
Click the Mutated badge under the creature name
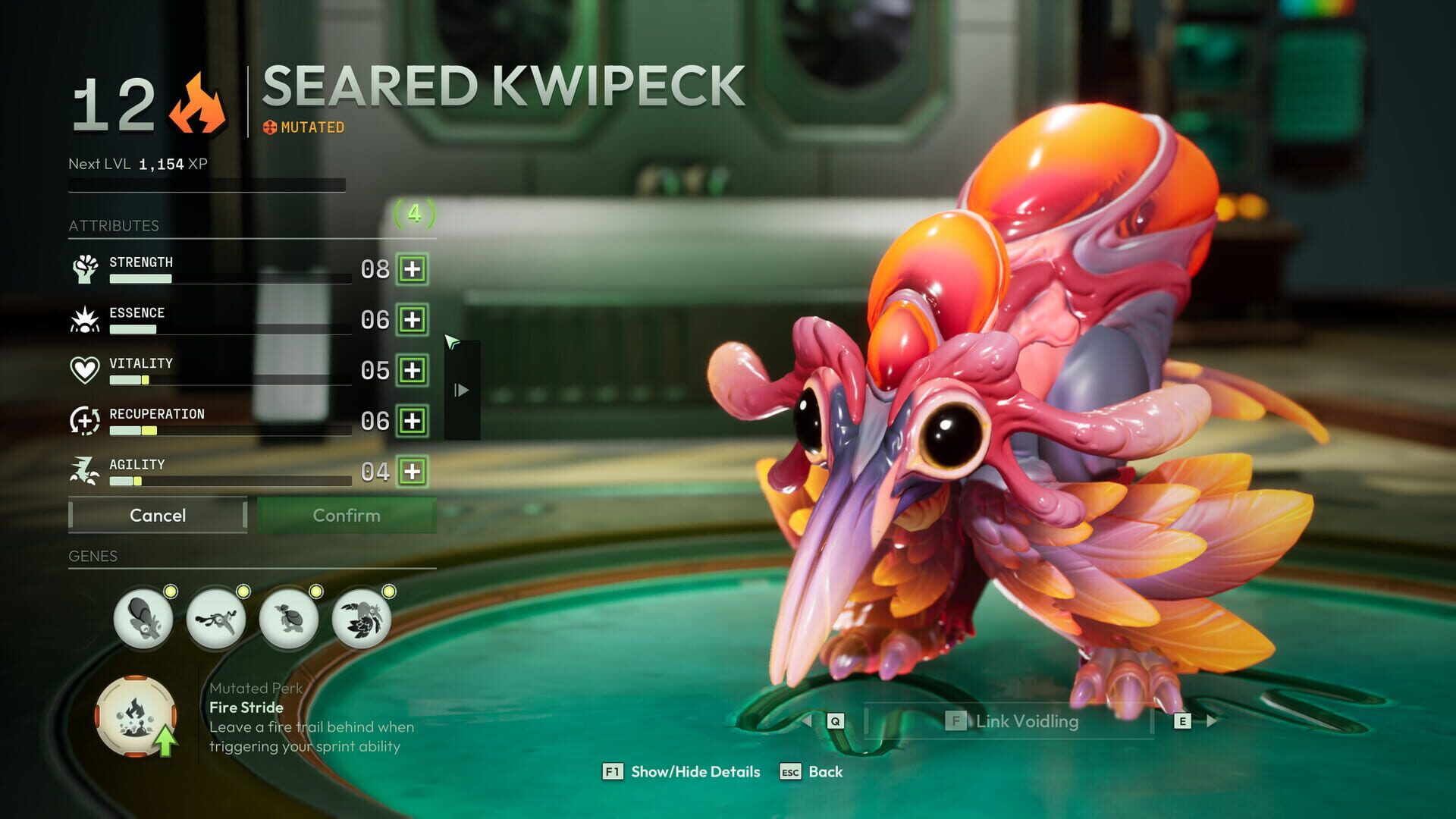pos(303,127)
